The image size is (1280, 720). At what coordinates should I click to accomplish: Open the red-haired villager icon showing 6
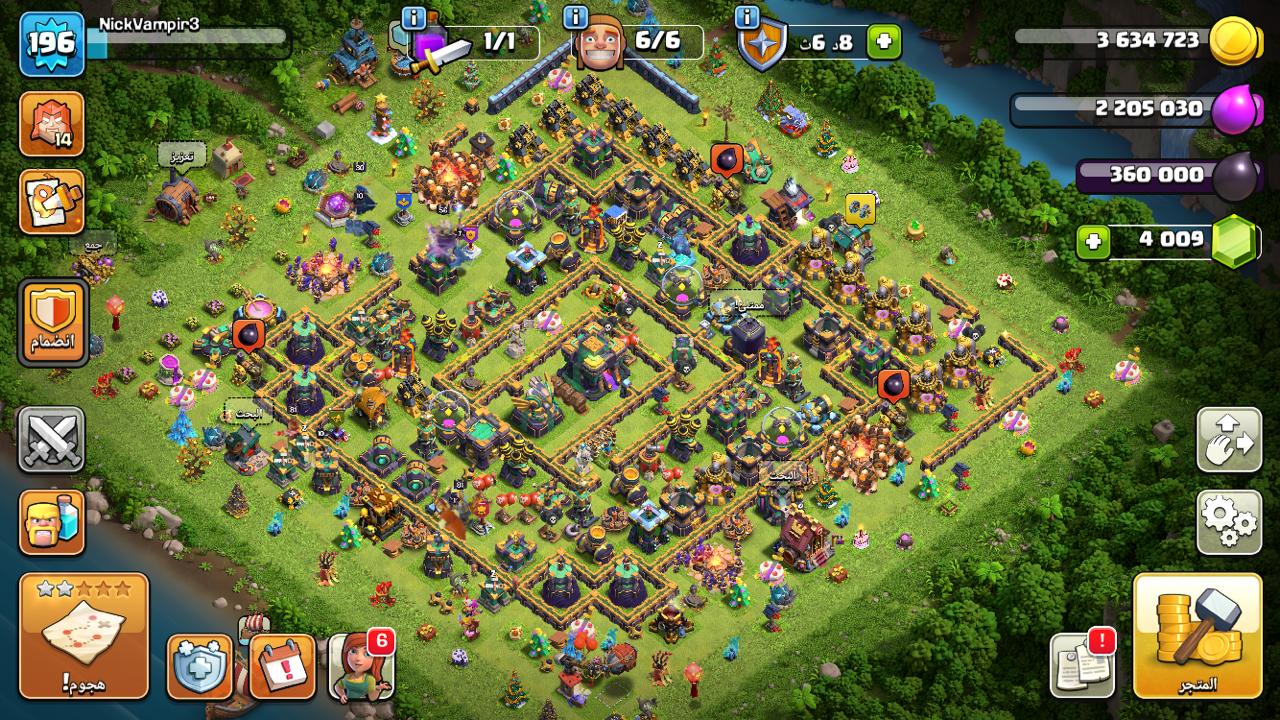point(360,666)
